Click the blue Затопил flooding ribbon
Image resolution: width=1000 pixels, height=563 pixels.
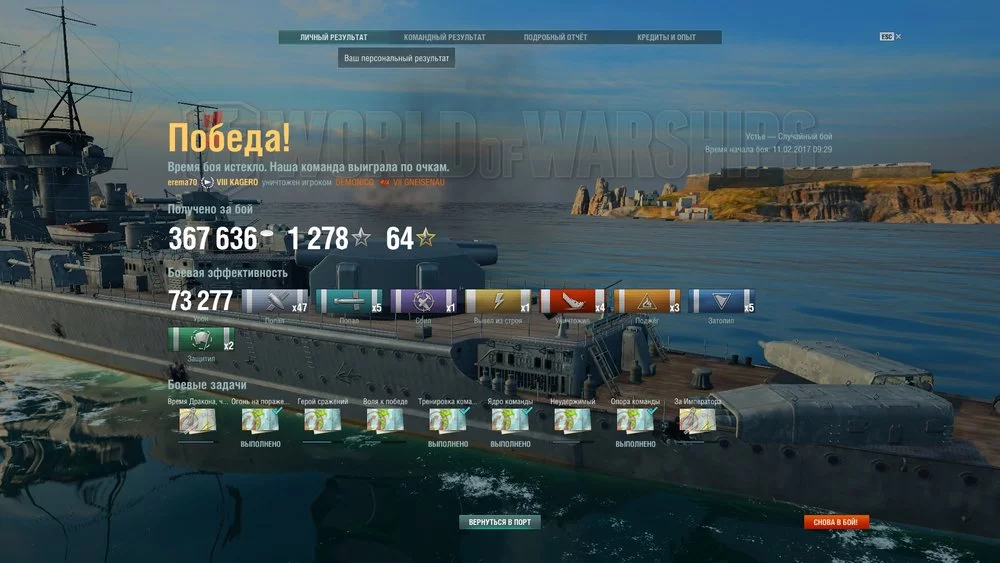click(x=721, y=302)
